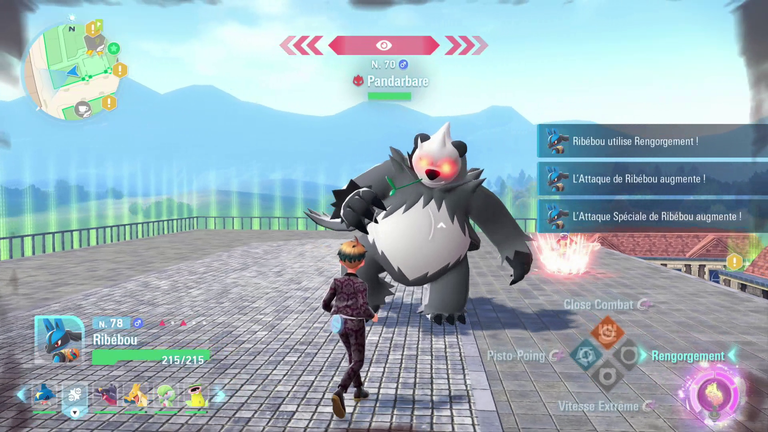The image size is (768, 432).
Task: Select the highlighted party slot with down arrow
Action: tap(75, 398)
